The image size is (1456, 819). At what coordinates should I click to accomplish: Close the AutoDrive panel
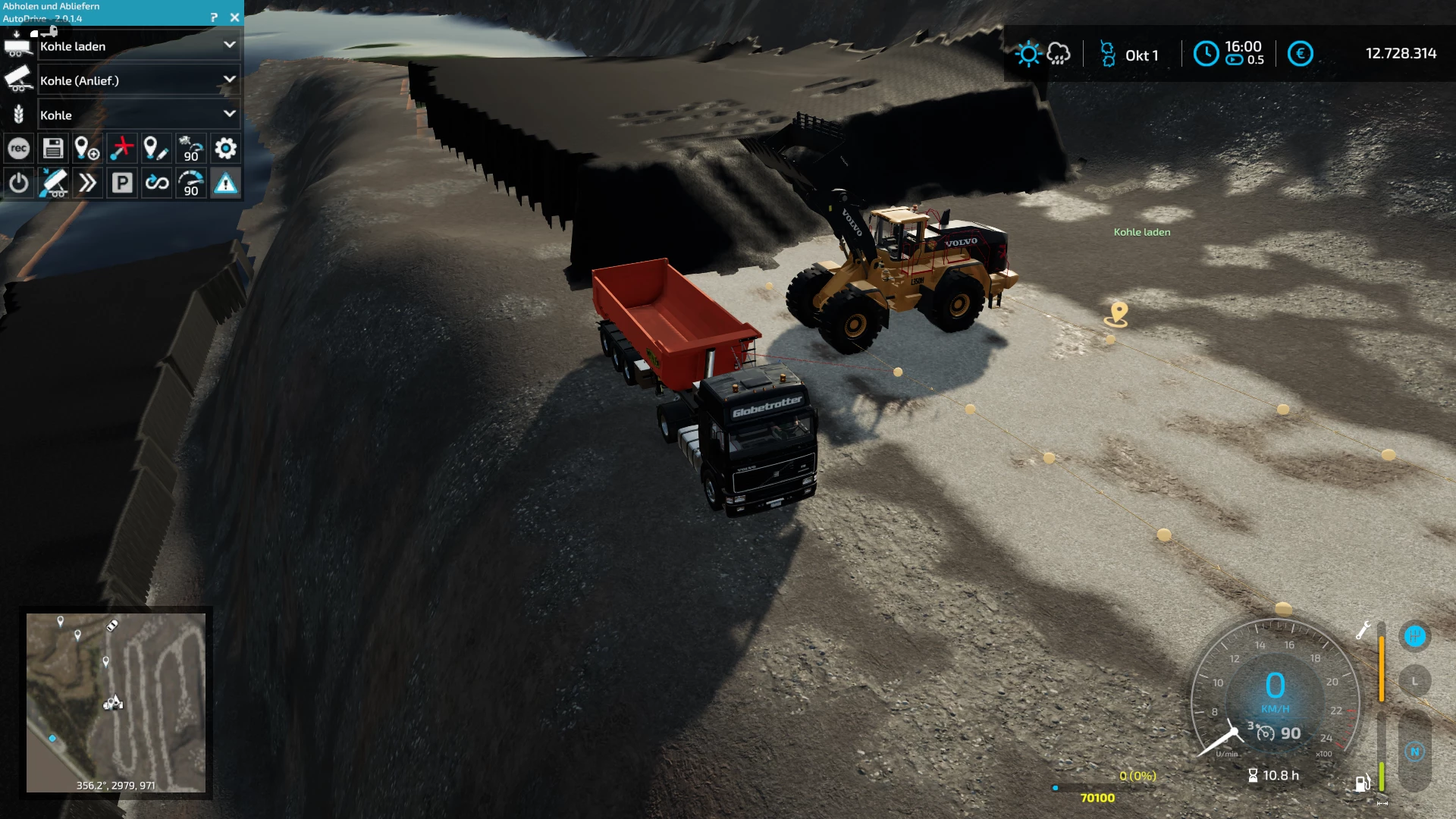point(234,17)
